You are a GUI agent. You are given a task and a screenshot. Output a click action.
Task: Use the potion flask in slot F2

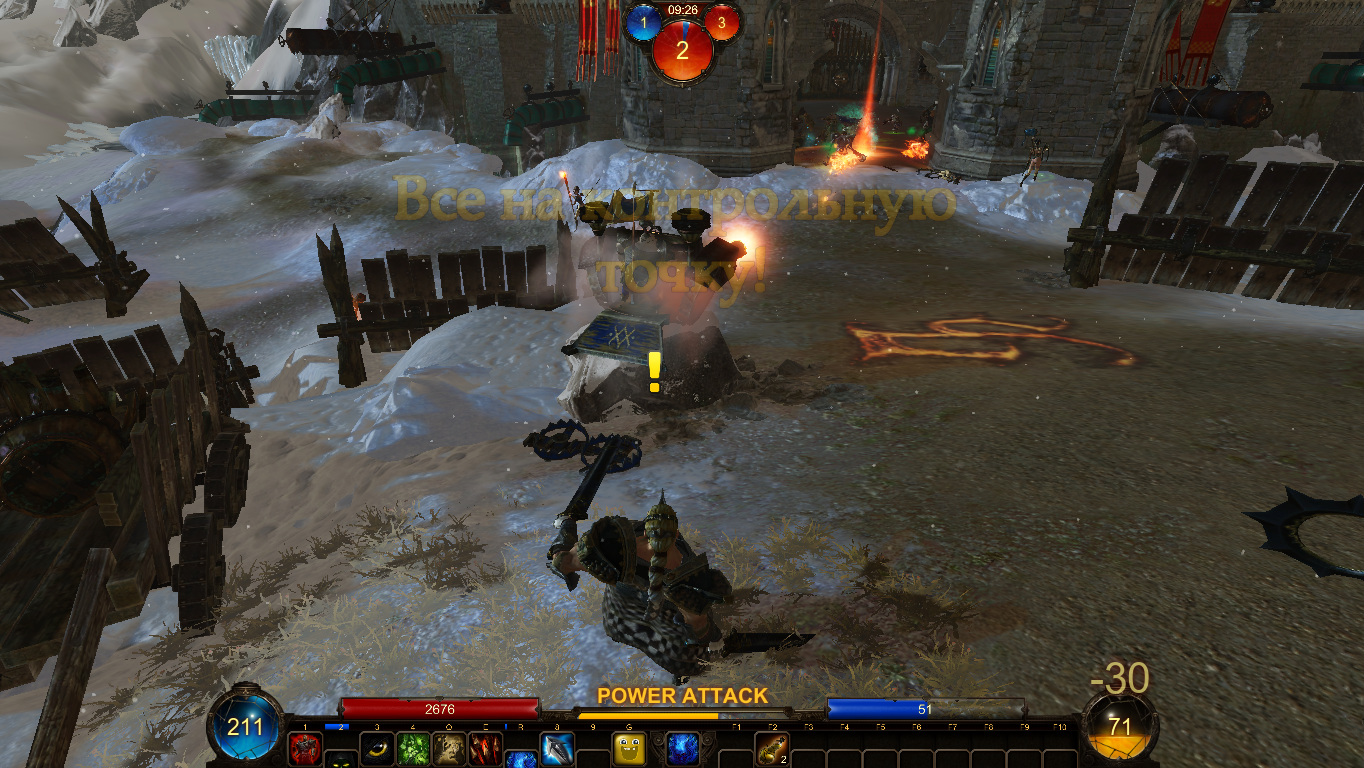[x=772, y=748]
